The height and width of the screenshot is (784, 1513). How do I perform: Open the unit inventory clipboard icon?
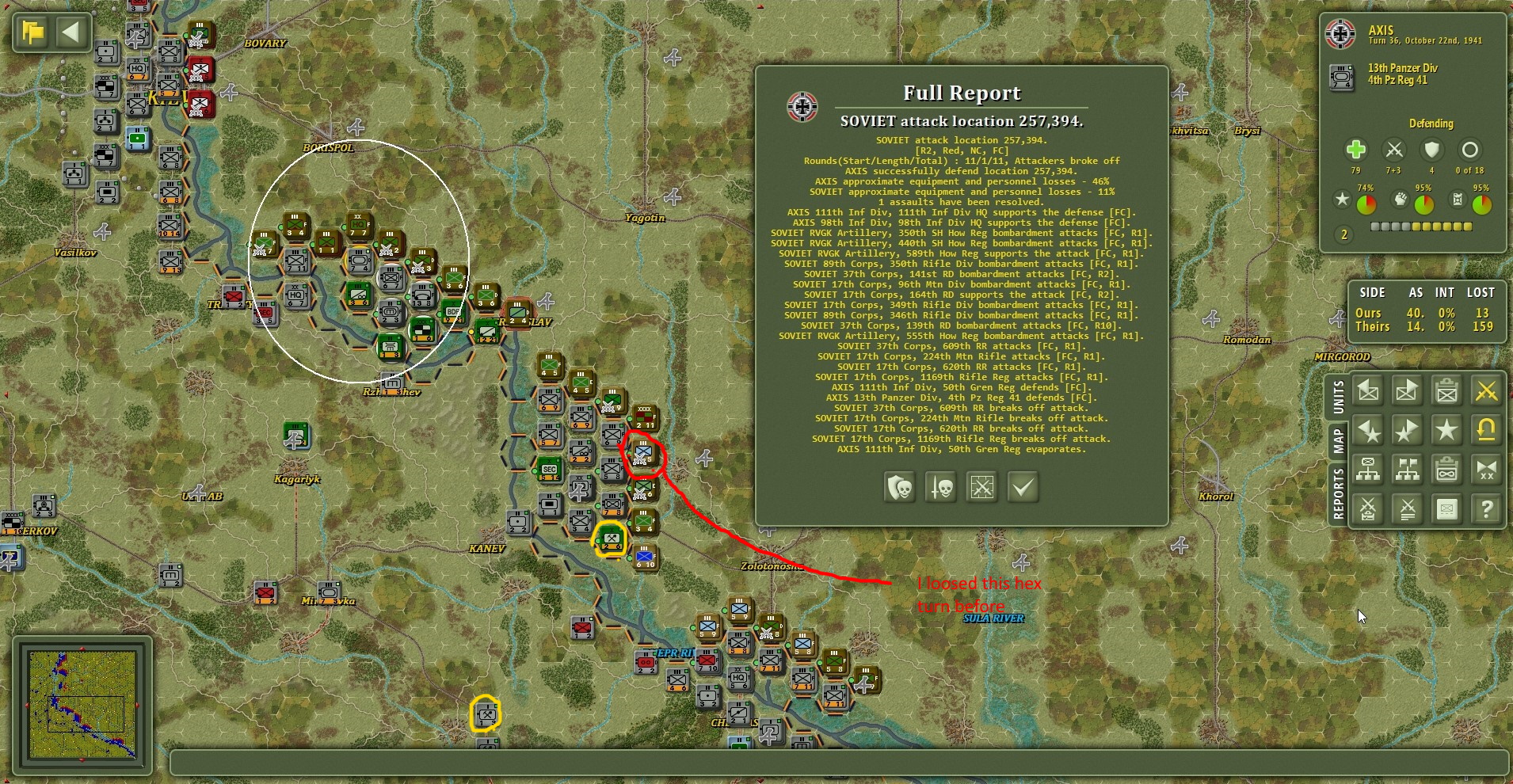click(1447, 390)
